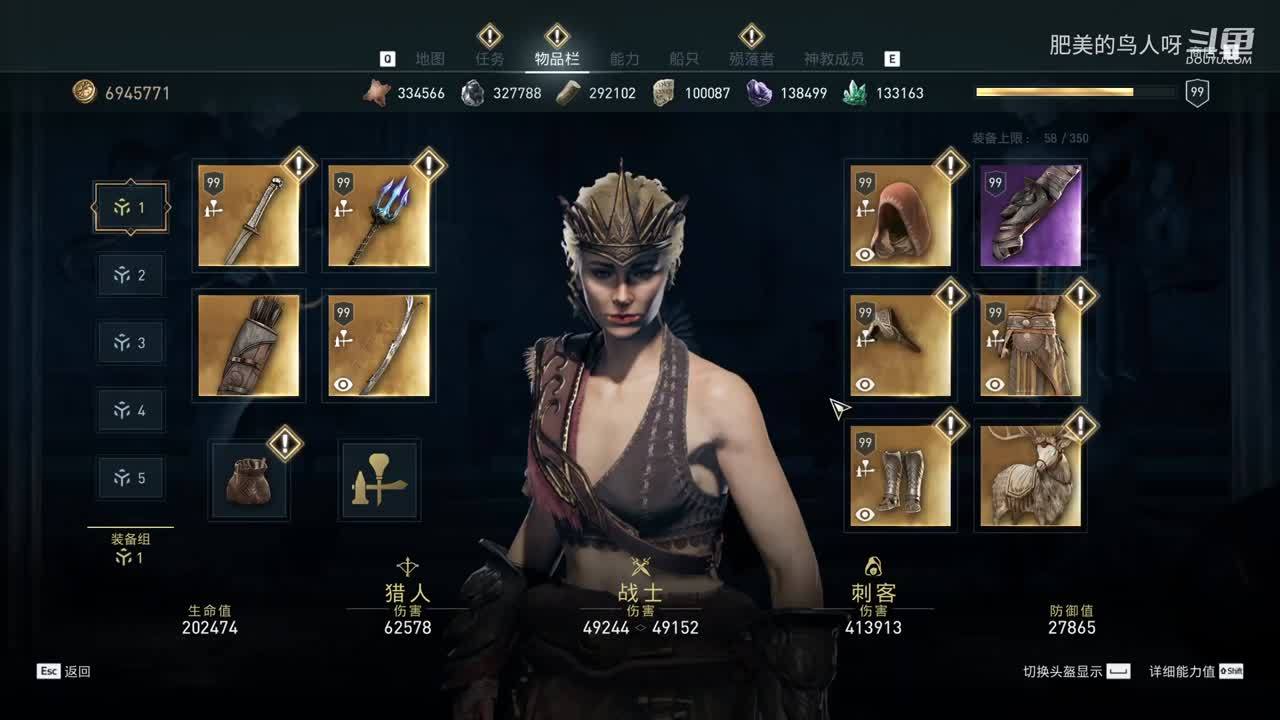1280x720 pixels.
Task: Select the 能力 abilities tab
Action: [x=624, y=59]
